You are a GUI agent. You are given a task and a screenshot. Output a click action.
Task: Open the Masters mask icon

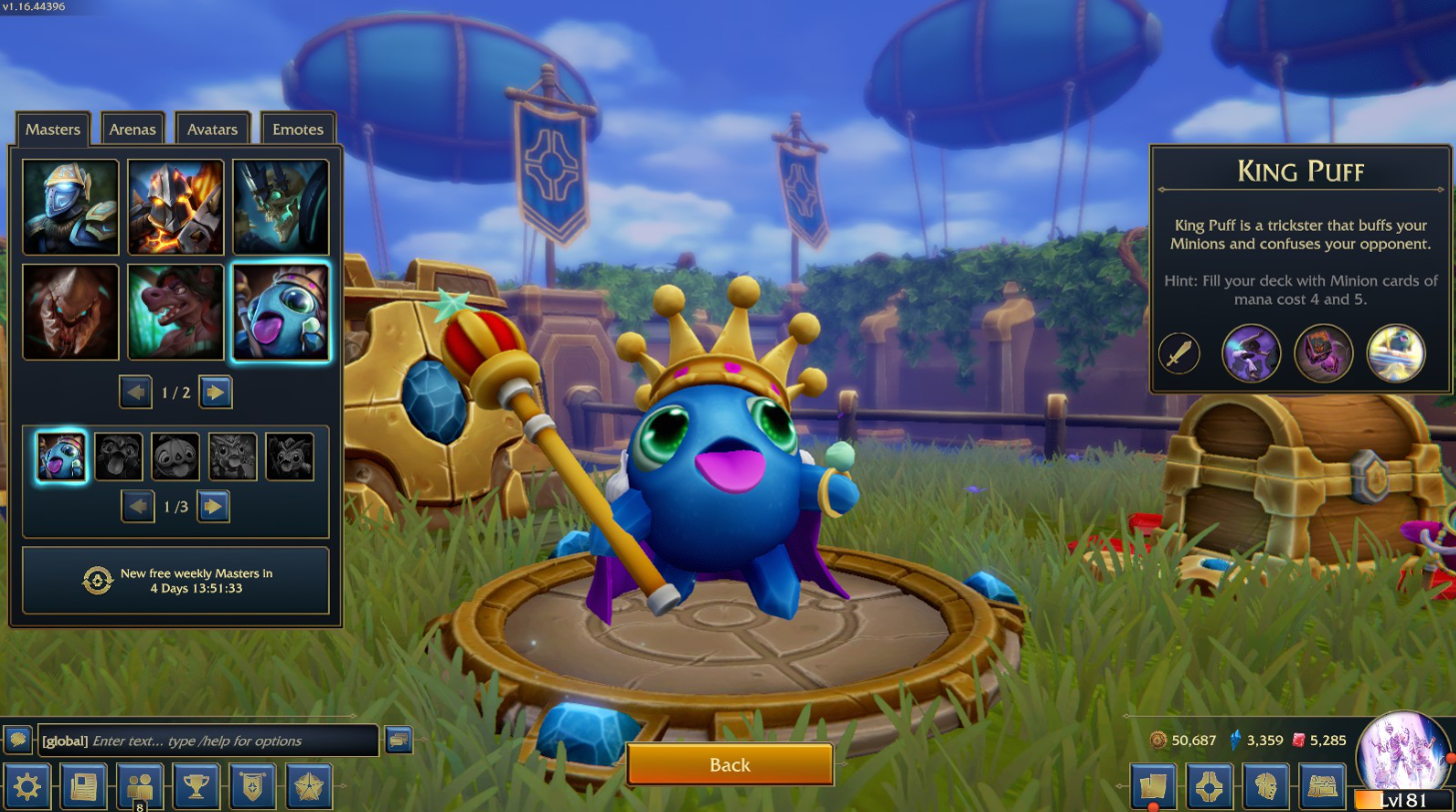click(1264, 787)
